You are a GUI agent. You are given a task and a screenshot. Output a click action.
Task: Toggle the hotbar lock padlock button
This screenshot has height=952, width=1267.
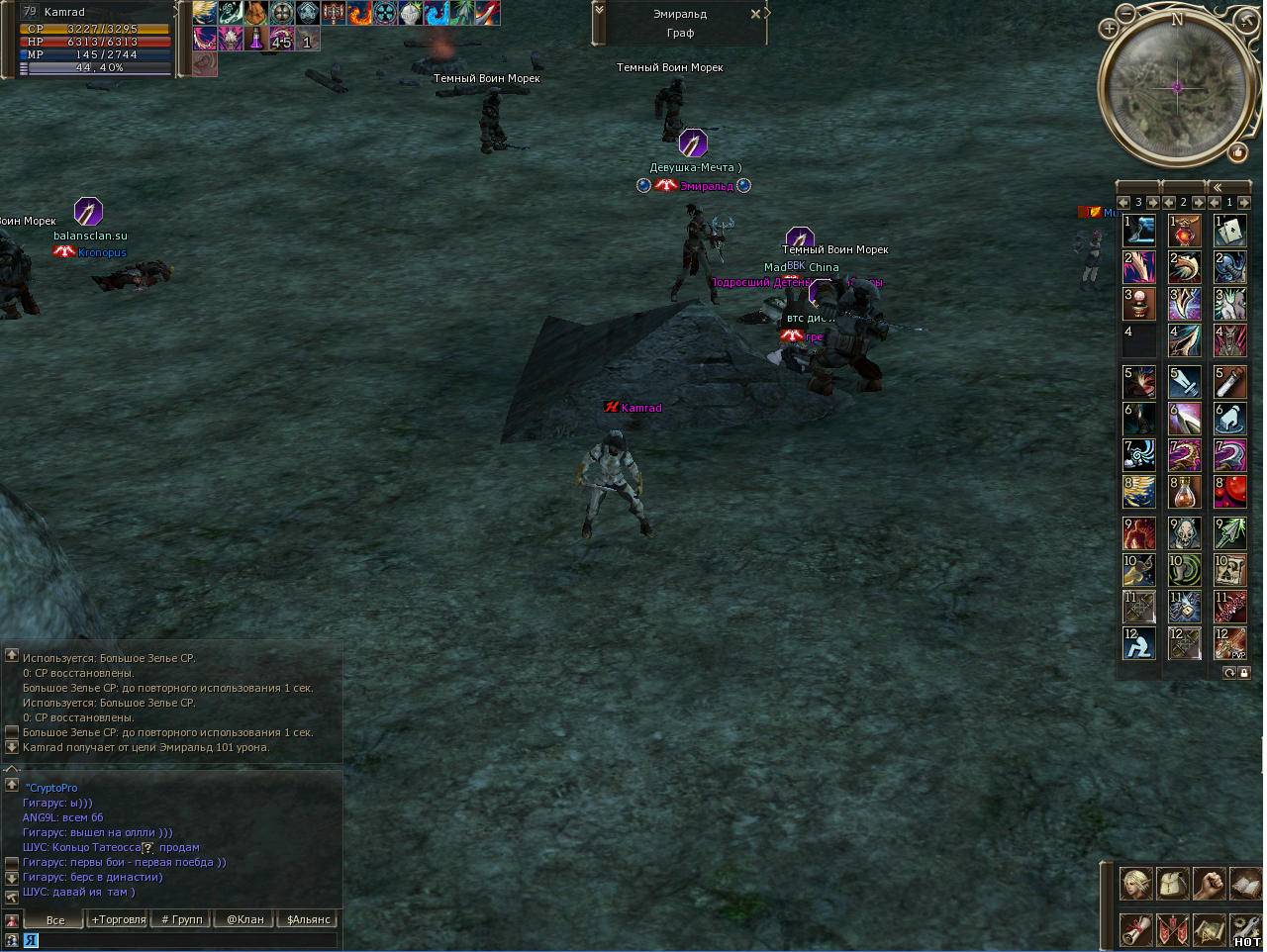click(x=1244, y=673)
